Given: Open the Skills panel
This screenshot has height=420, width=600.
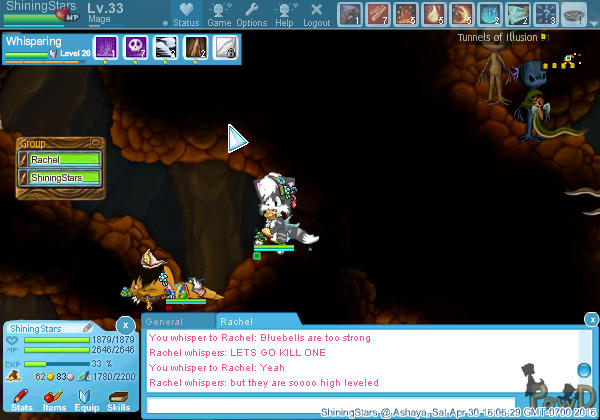Looking at the screenshot, I should [118, 401].
